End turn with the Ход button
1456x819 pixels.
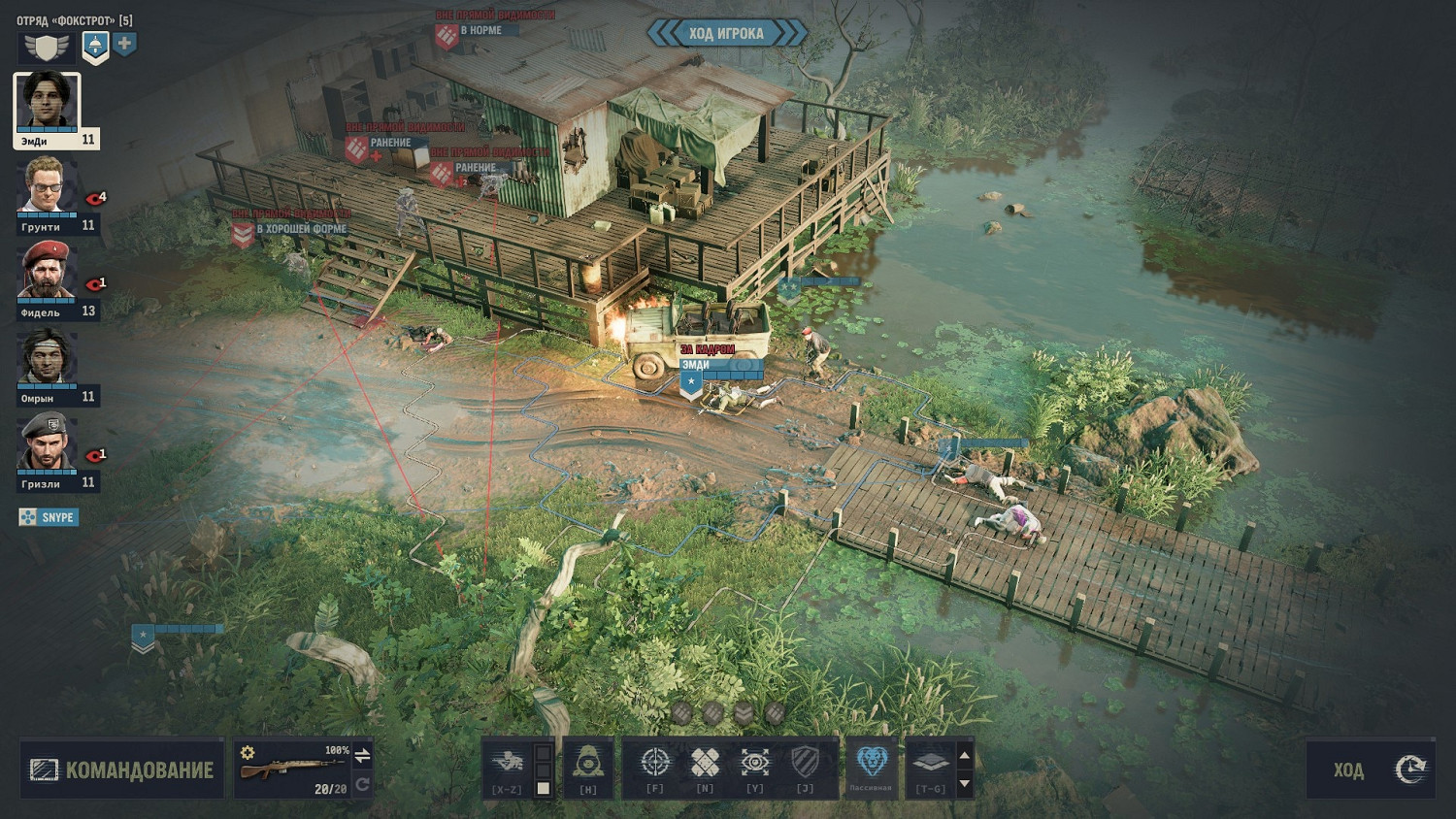tap(1370, 770)
